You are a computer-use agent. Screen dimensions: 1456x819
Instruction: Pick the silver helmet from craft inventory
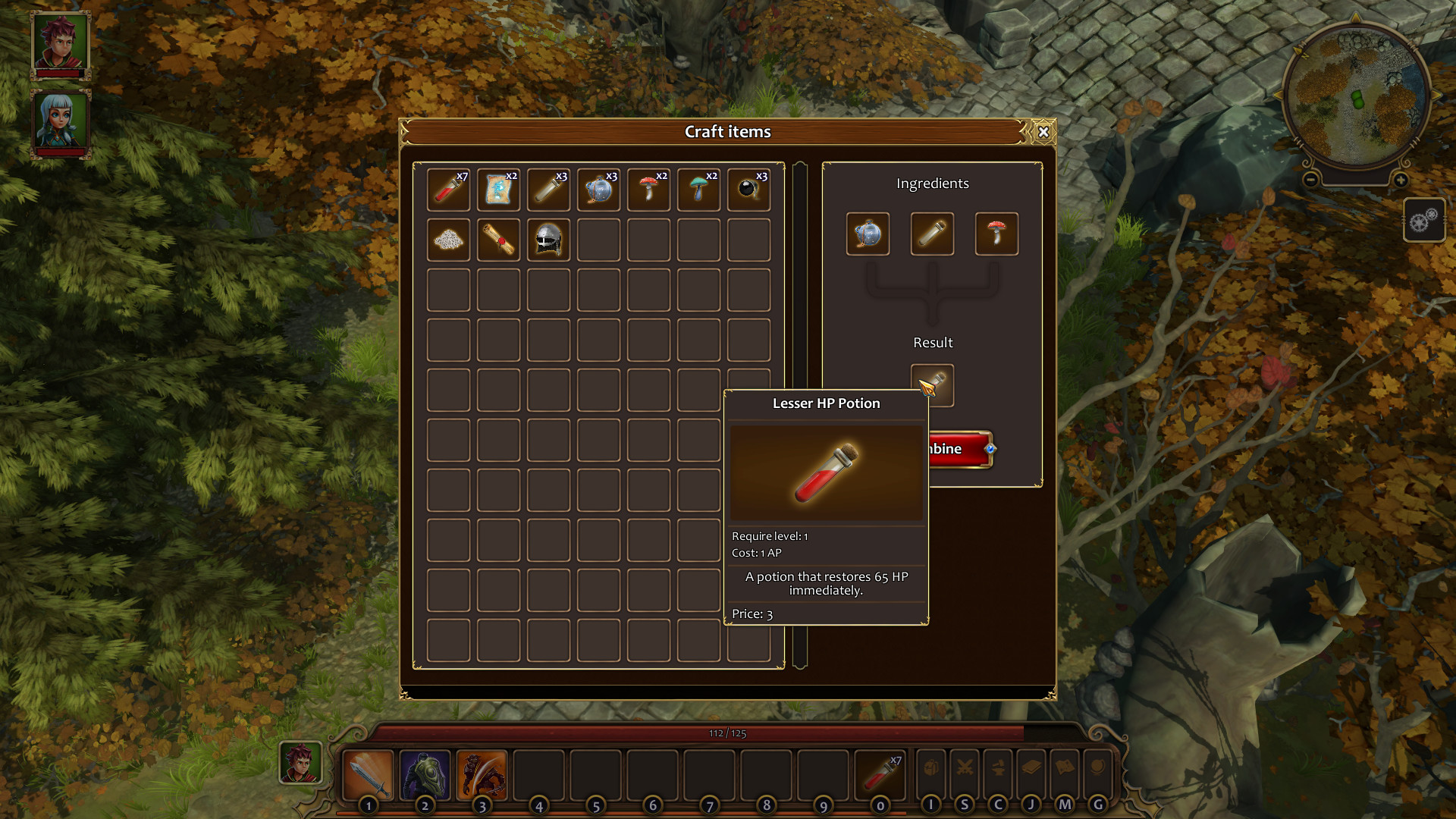click(548, 239)
